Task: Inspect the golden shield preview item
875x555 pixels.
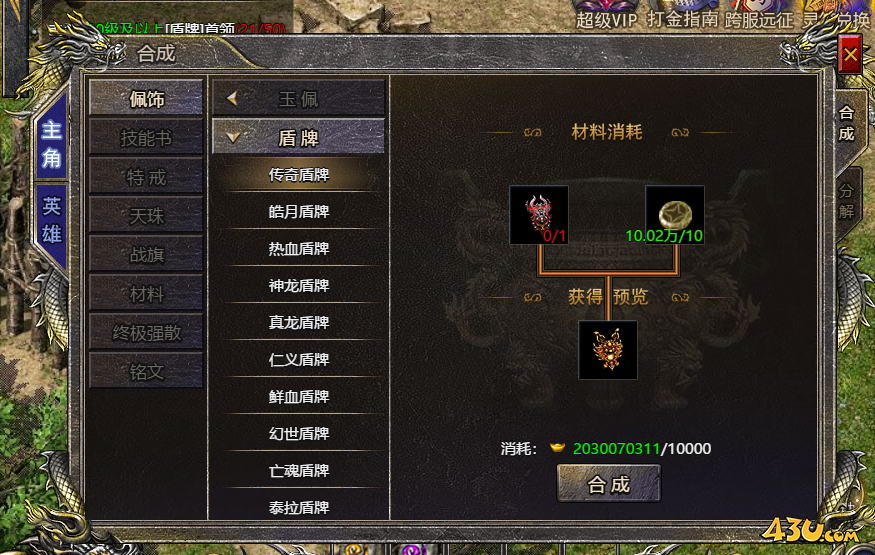Action: pyautogui.click(x=608, y=349)
